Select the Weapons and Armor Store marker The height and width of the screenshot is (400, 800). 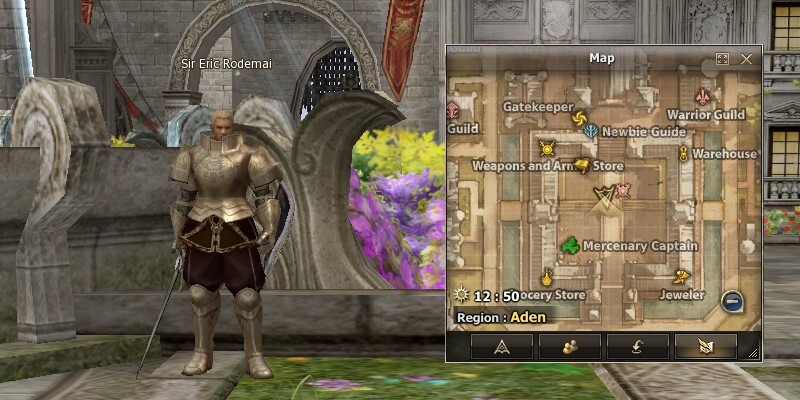(x=579, y=166)
